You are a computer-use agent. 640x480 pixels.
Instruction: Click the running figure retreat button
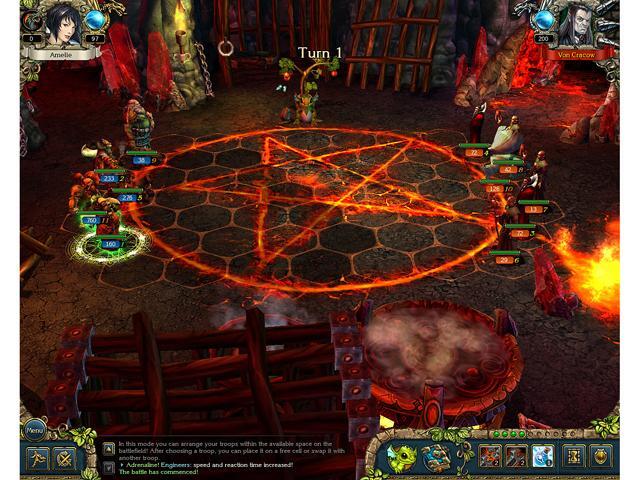(36, 458)
